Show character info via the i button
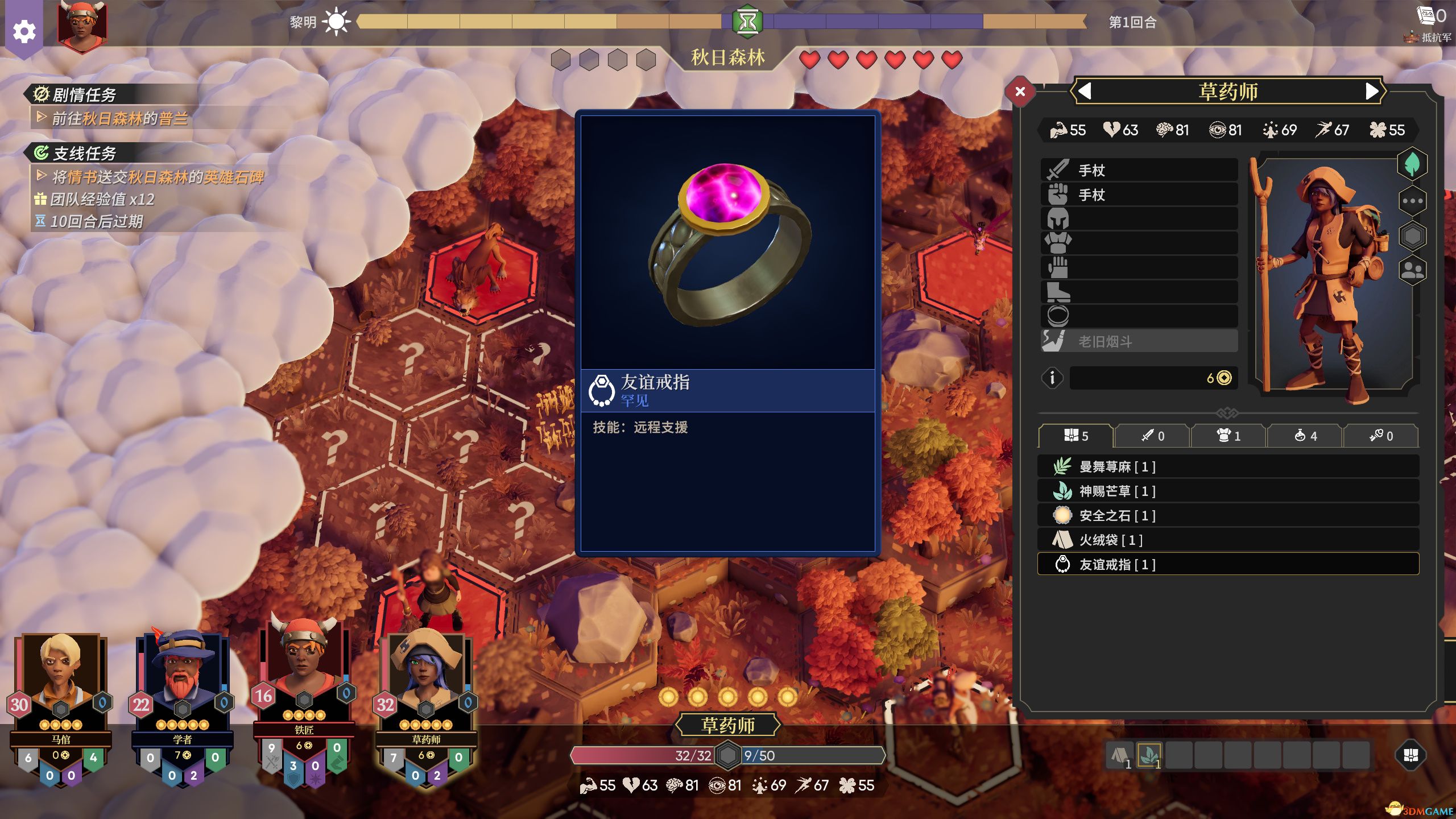 click(1052, 378)
